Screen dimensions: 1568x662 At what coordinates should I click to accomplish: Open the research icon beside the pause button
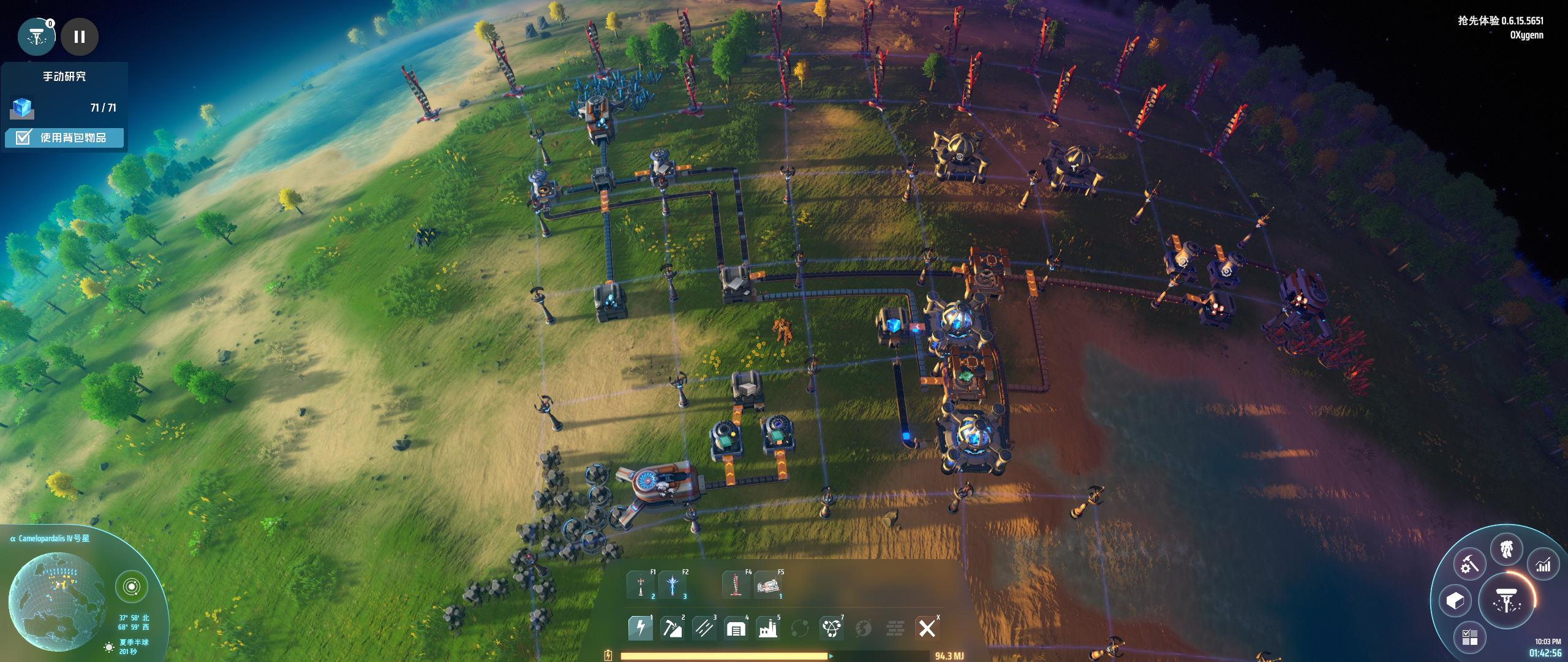coord(37,37)
